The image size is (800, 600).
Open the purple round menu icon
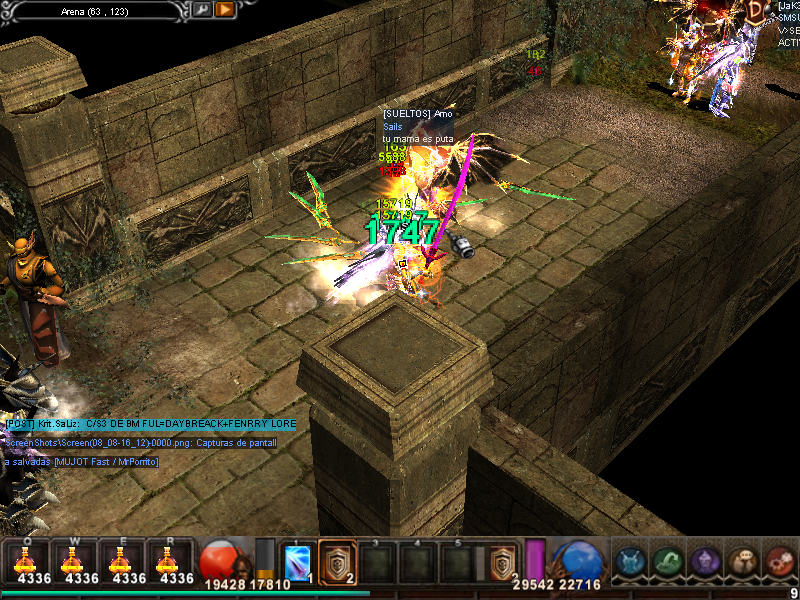705,562
